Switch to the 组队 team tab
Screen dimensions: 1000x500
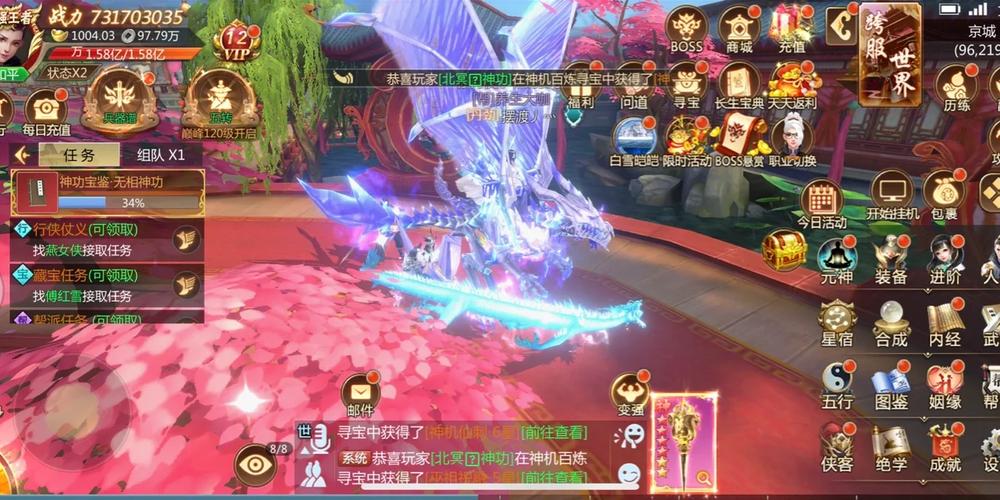[x=161, y=155]
